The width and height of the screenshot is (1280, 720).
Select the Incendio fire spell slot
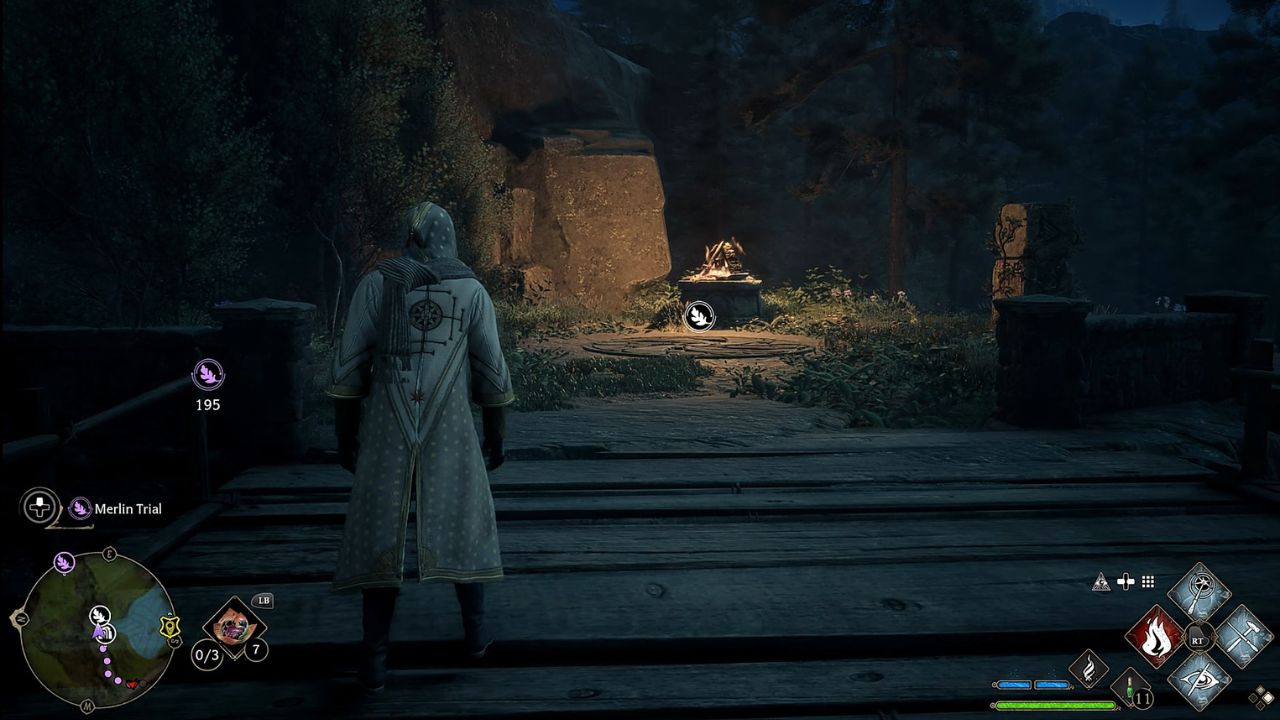pyautogui.click(x=1156, y=636)
